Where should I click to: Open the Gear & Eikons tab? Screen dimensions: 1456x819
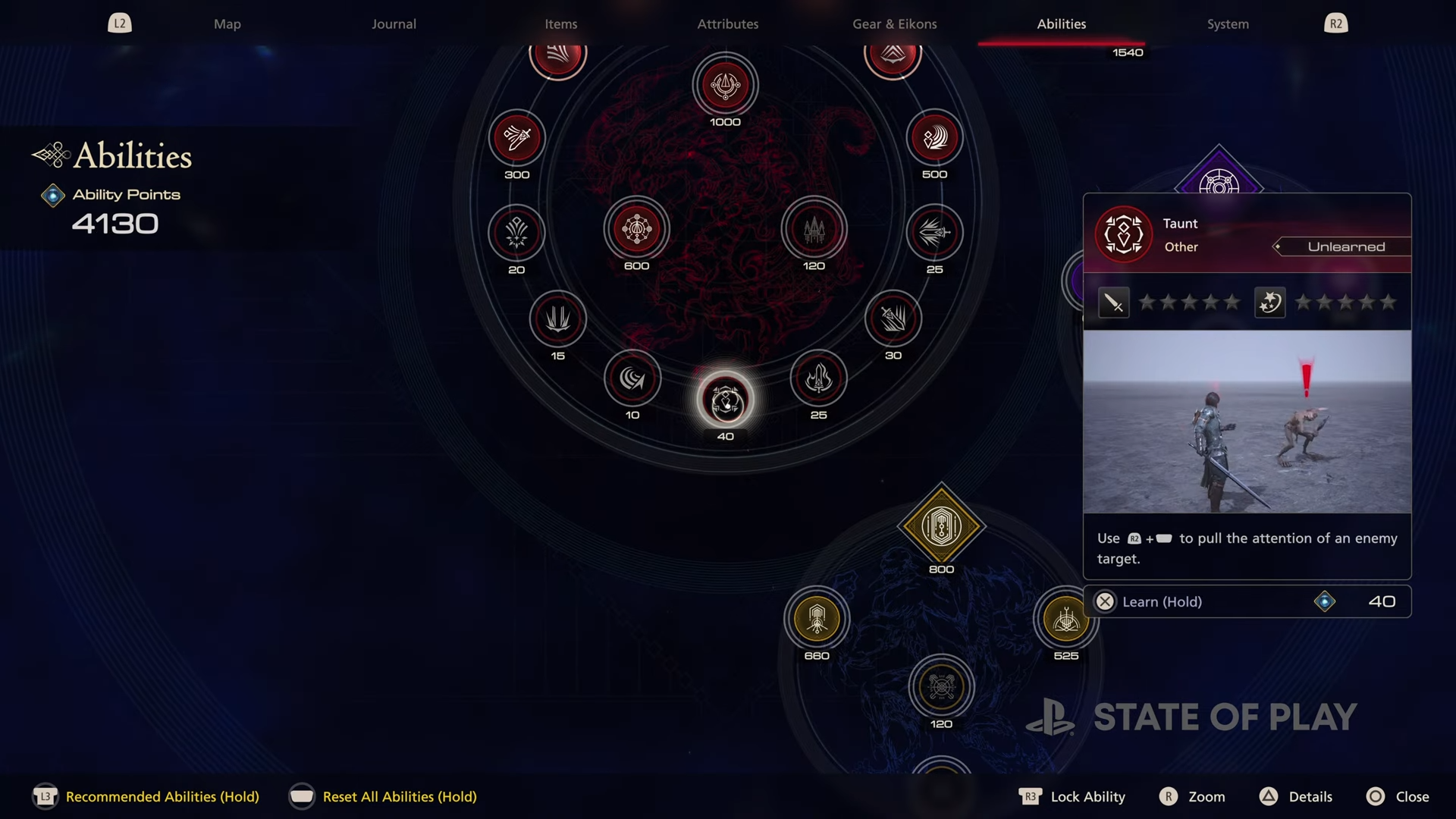point(894,24)
